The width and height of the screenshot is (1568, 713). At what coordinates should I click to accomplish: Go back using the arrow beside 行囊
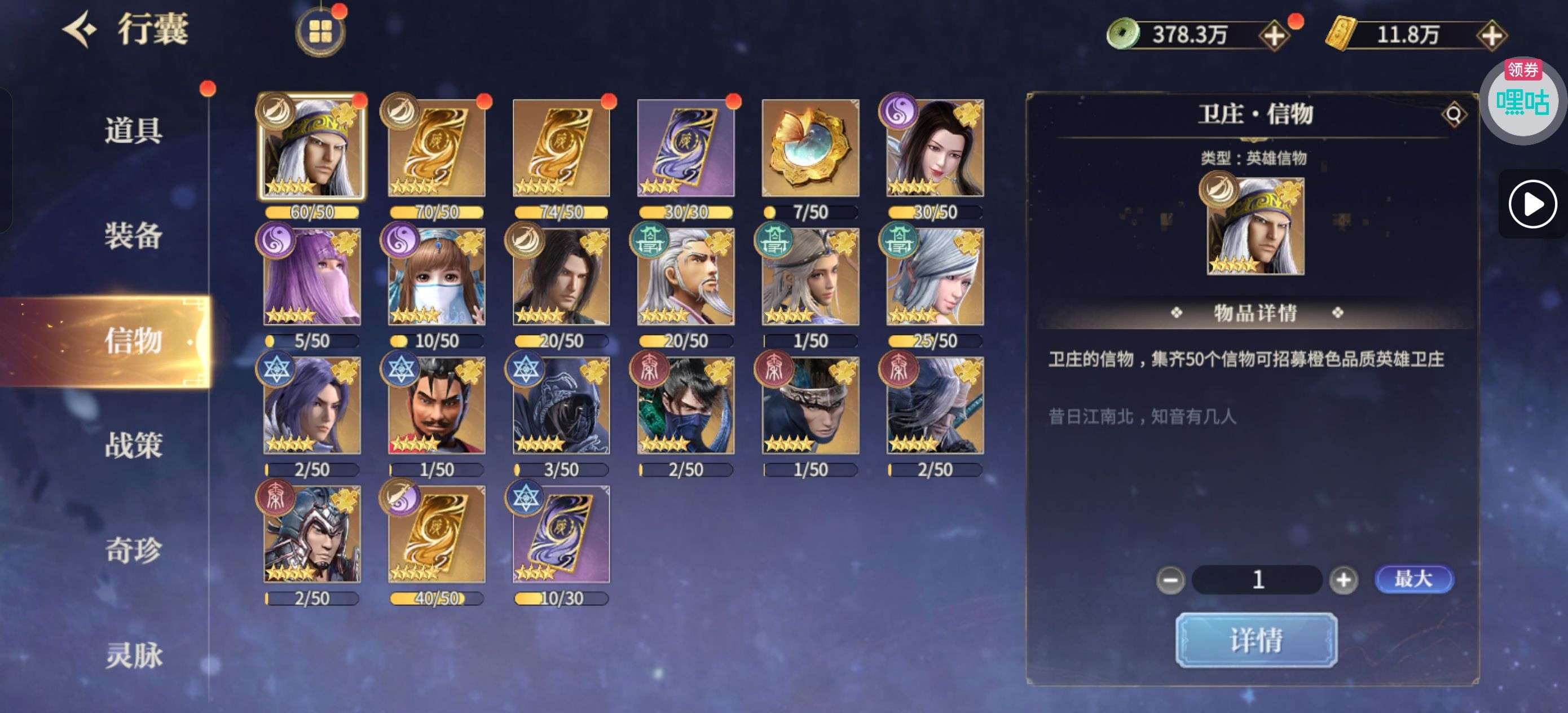coord(79,29)
